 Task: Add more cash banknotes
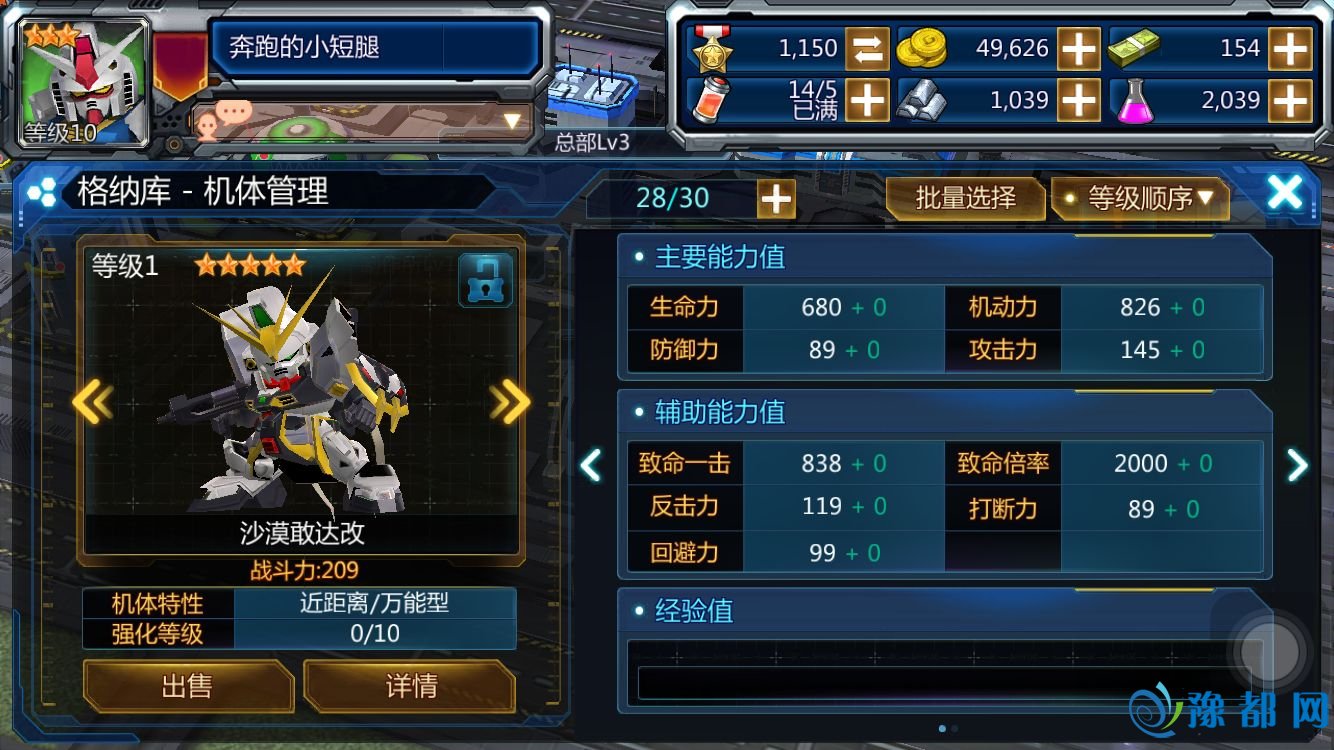pos(1290,48)
